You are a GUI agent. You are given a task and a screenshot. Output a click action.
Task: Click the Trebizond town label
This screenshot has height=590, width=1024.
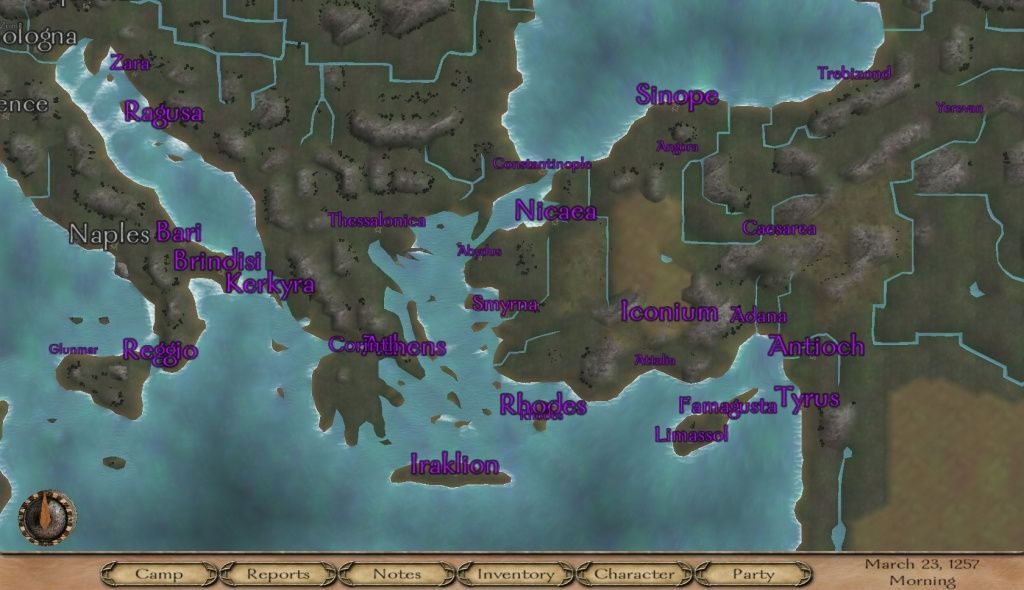pyautogui.click(x=852, y=73)
